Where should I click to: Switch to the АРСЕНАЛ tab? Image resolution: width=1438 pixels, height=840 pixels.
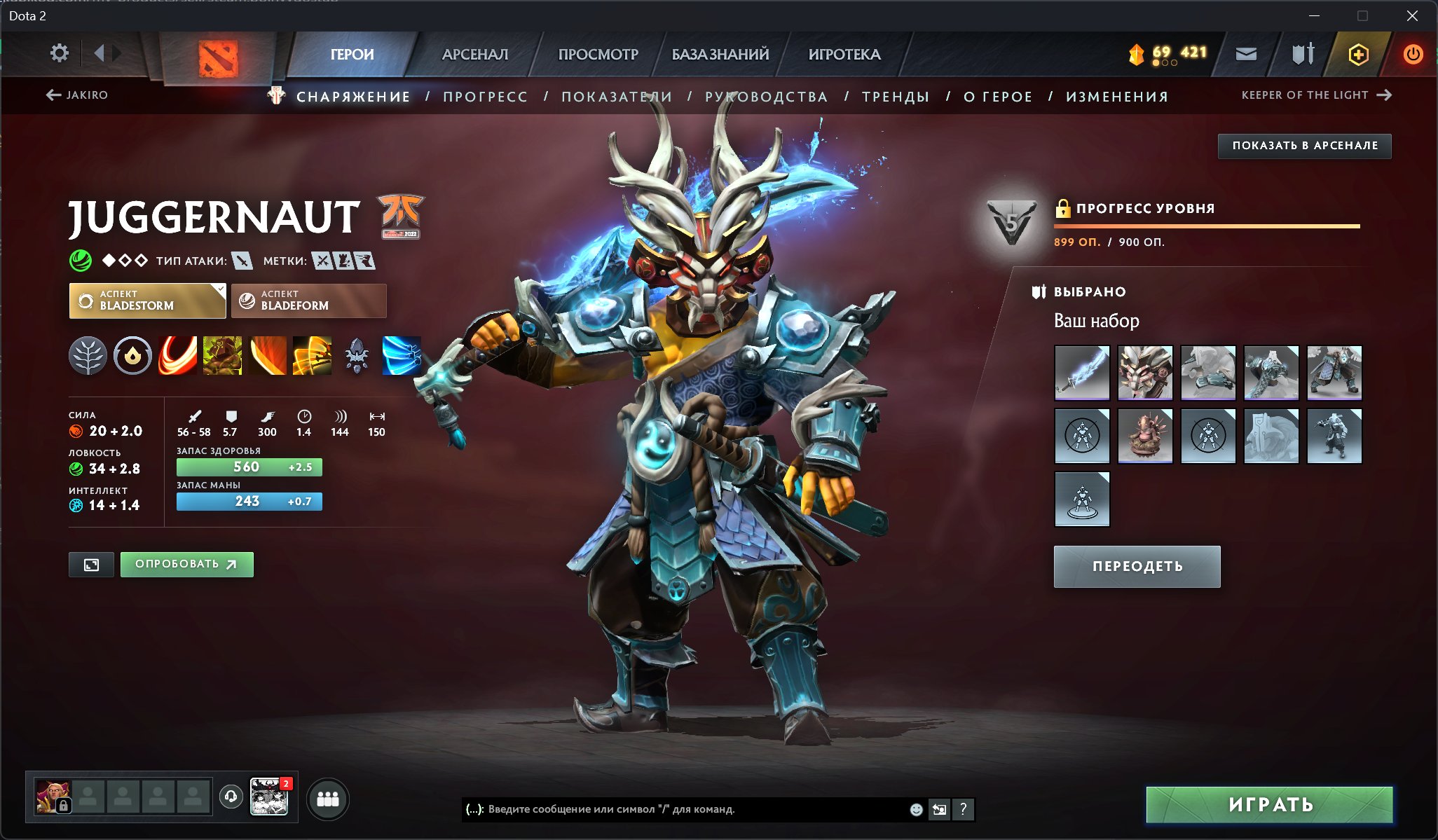click(x=475, y=54)
